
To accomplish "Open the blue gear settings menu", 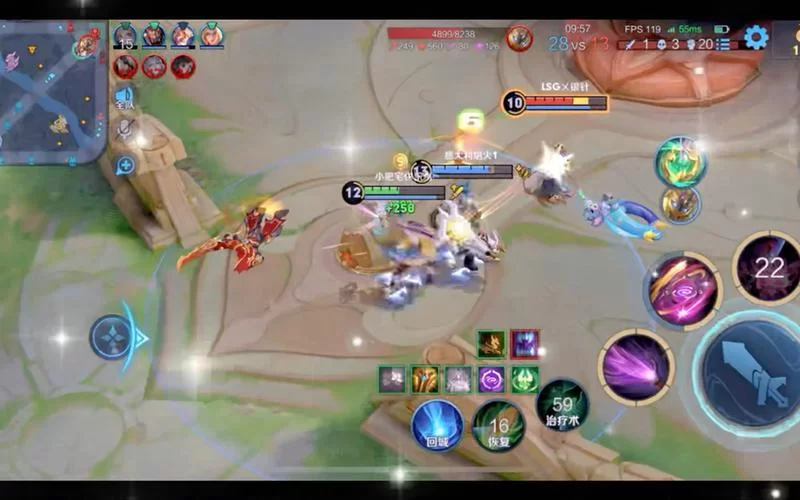I will click(x=756, y=38).
